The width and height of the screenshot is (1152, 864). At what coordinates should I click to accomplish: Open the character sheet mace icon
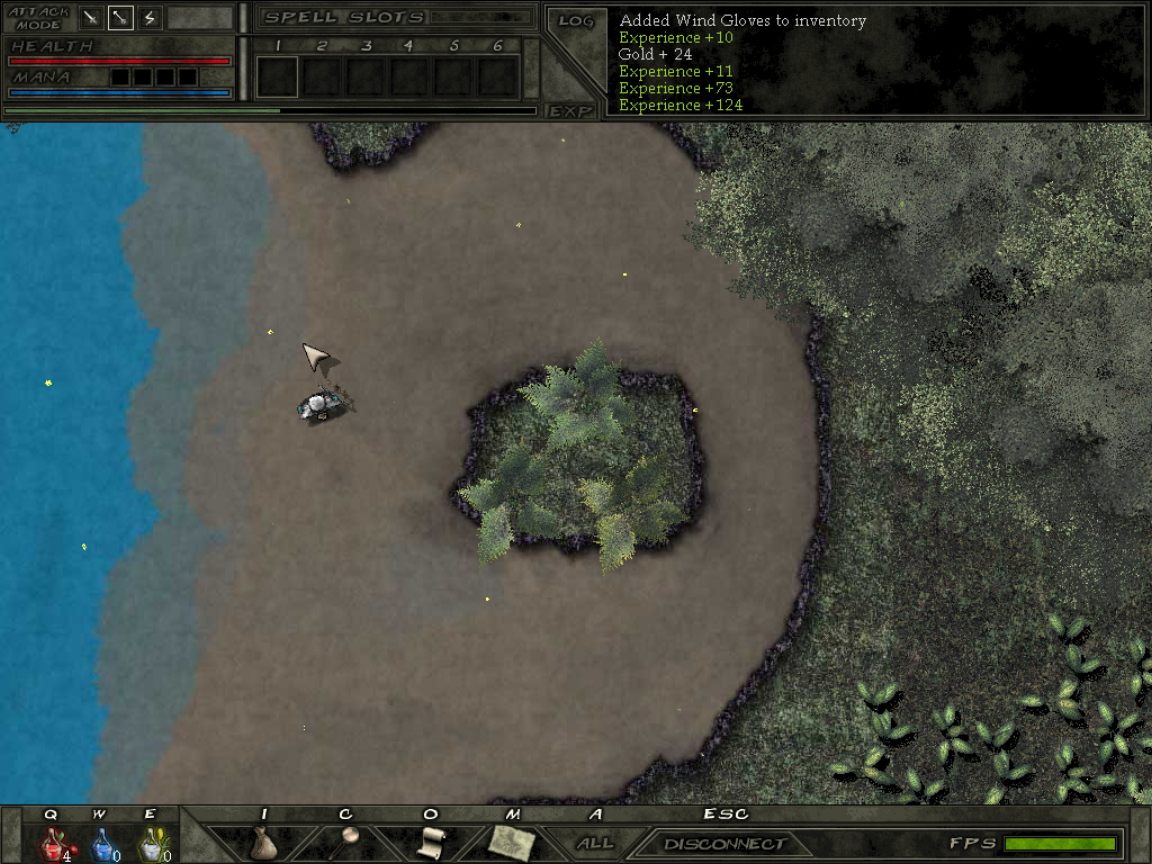(x=347, y=842)
